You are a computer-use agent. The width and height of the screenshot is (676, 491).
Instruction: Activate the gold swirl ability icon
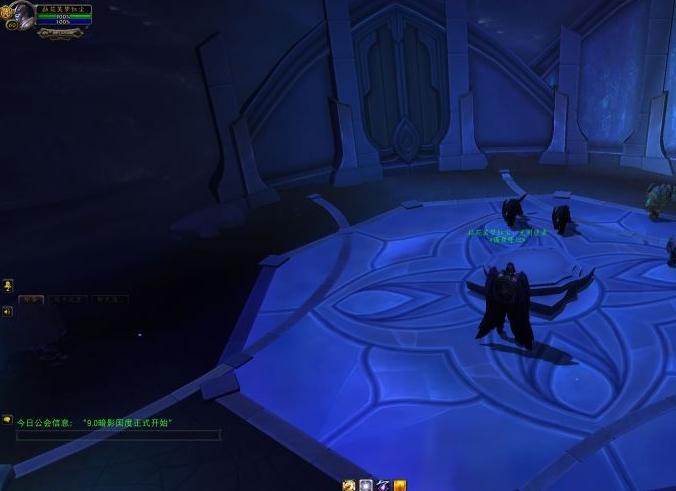pos(349,485)
